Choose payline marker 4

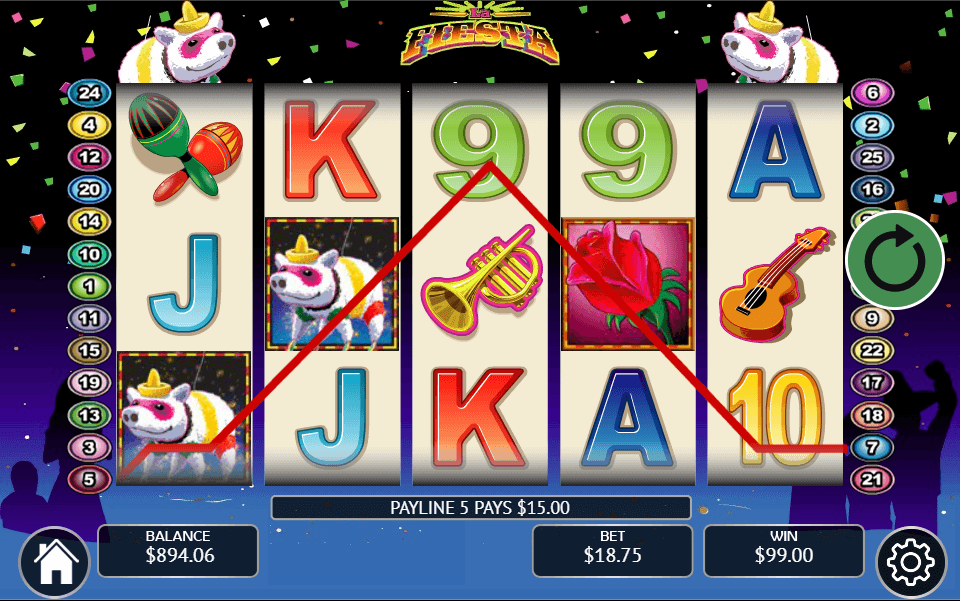pyautogui.click(x=89, y=125)
